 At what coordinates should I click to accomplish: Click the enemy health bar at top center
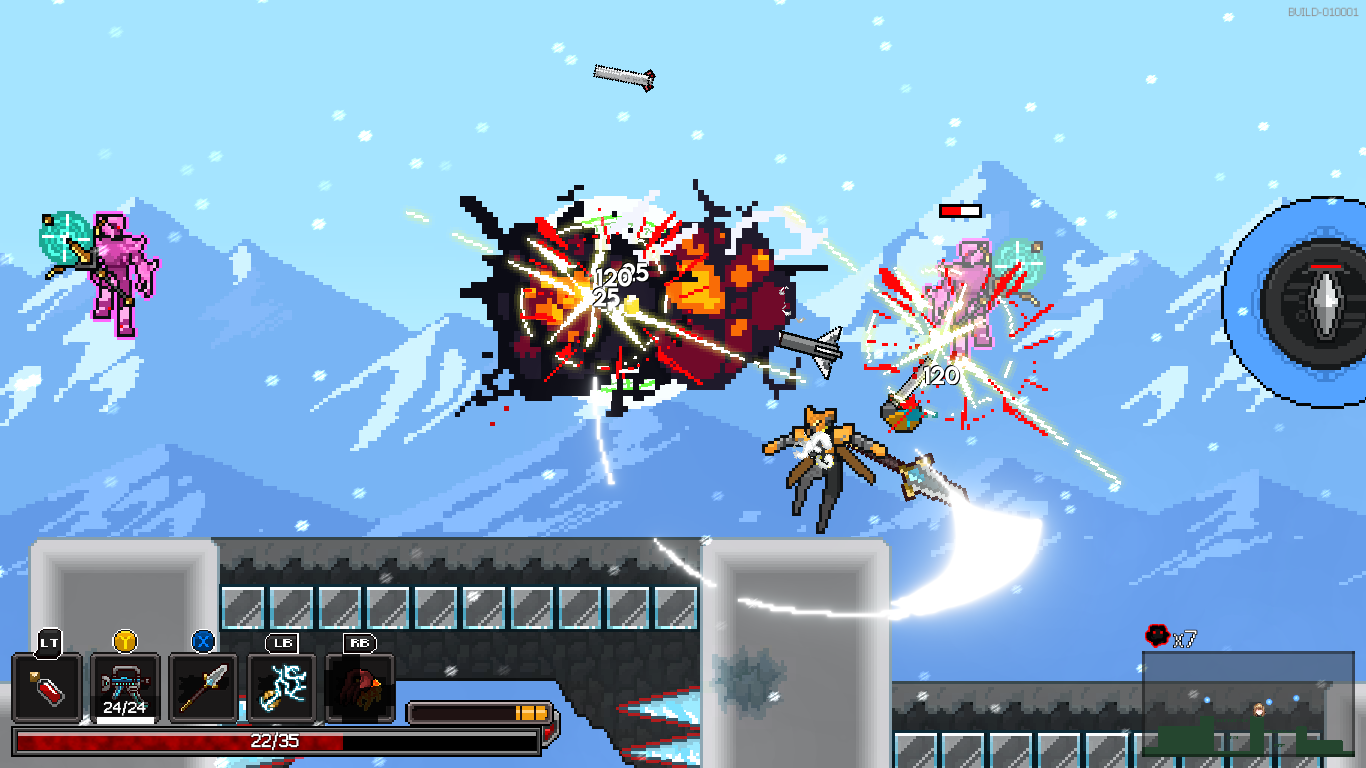(958, 210)
